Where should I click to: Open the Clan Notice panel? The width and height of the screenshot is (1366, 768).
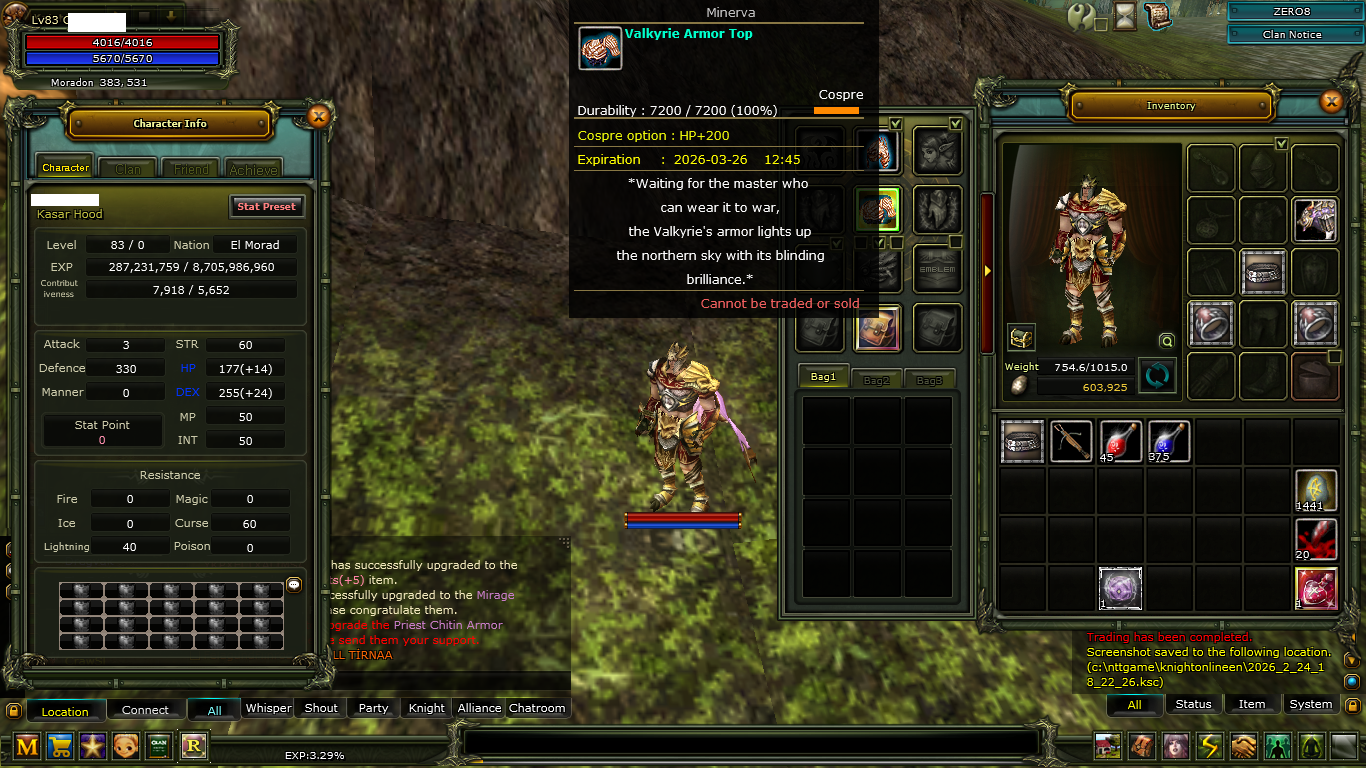[1292, 34]
